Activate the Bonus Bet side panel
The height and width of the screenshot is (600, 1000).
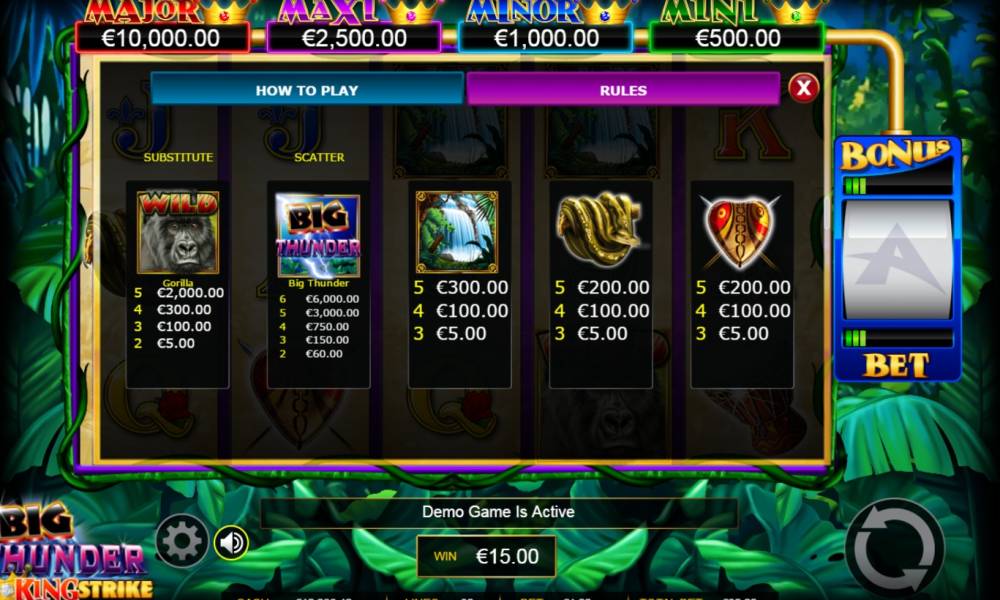point(897,260)
